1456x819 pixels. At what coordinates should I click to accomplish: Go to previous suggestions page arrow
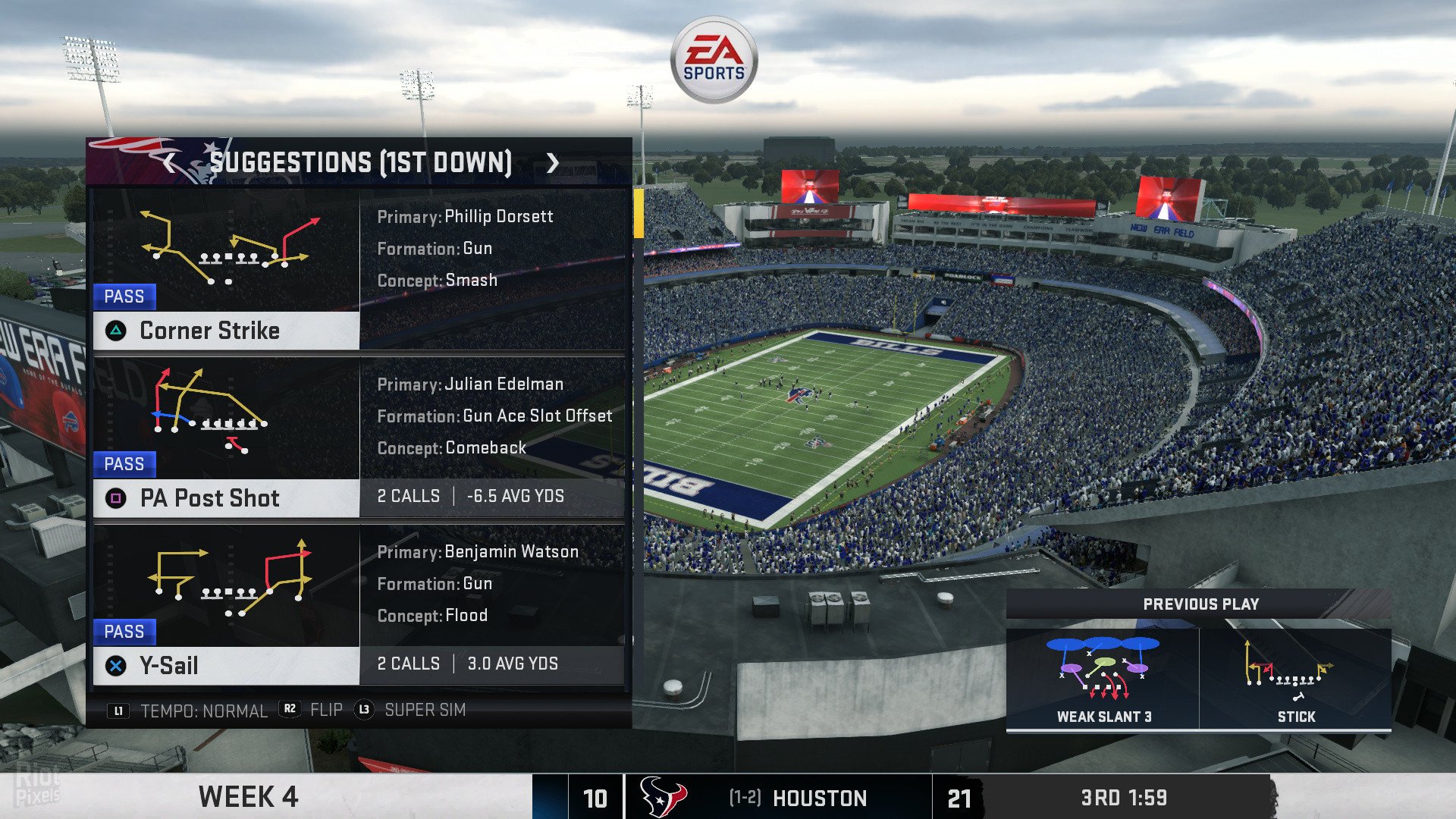(169, 162)
